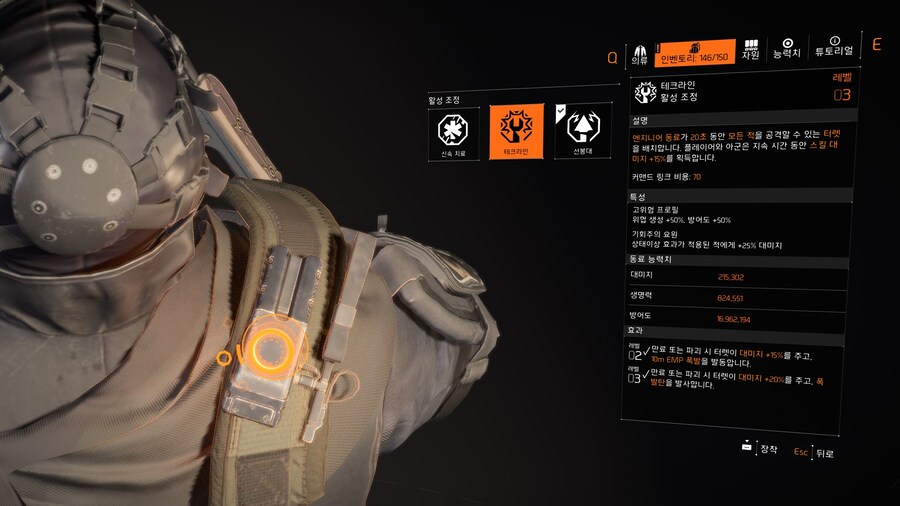The height and width of the screenshot is (506, 900).
Task: Choose the 테크라인 wrench skill tile
Action: pos(516,132)
